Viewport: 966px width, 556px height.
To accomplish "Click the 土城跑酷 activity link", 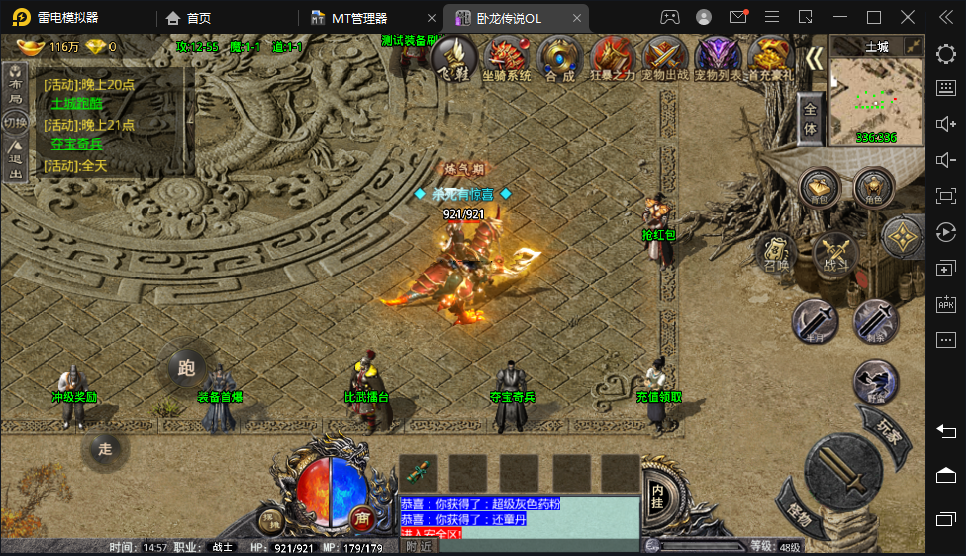I will 77,102.
